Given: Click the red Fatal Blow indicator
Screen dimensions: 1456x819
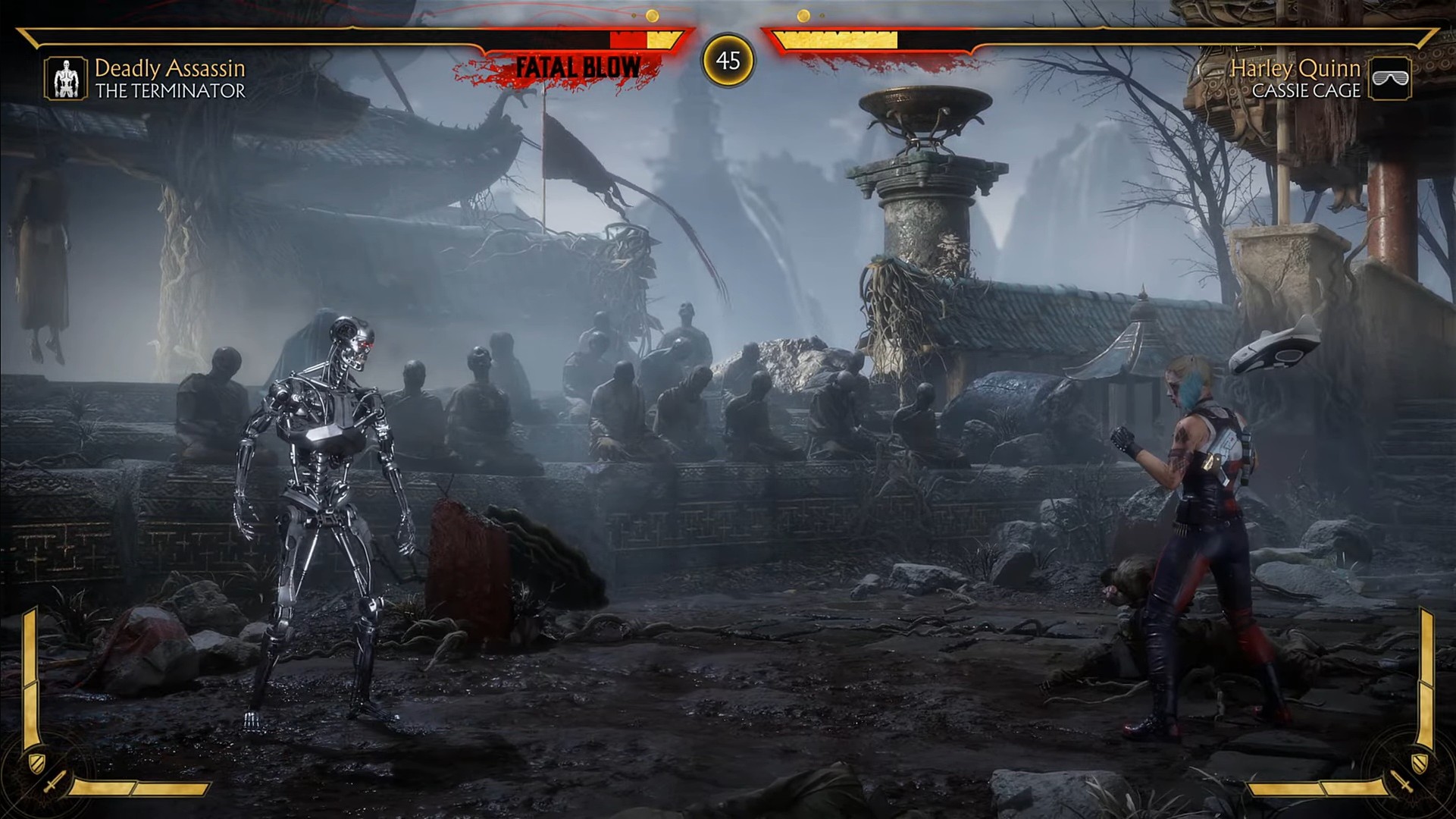Looking at the screenshot, I should click(578, 67).
